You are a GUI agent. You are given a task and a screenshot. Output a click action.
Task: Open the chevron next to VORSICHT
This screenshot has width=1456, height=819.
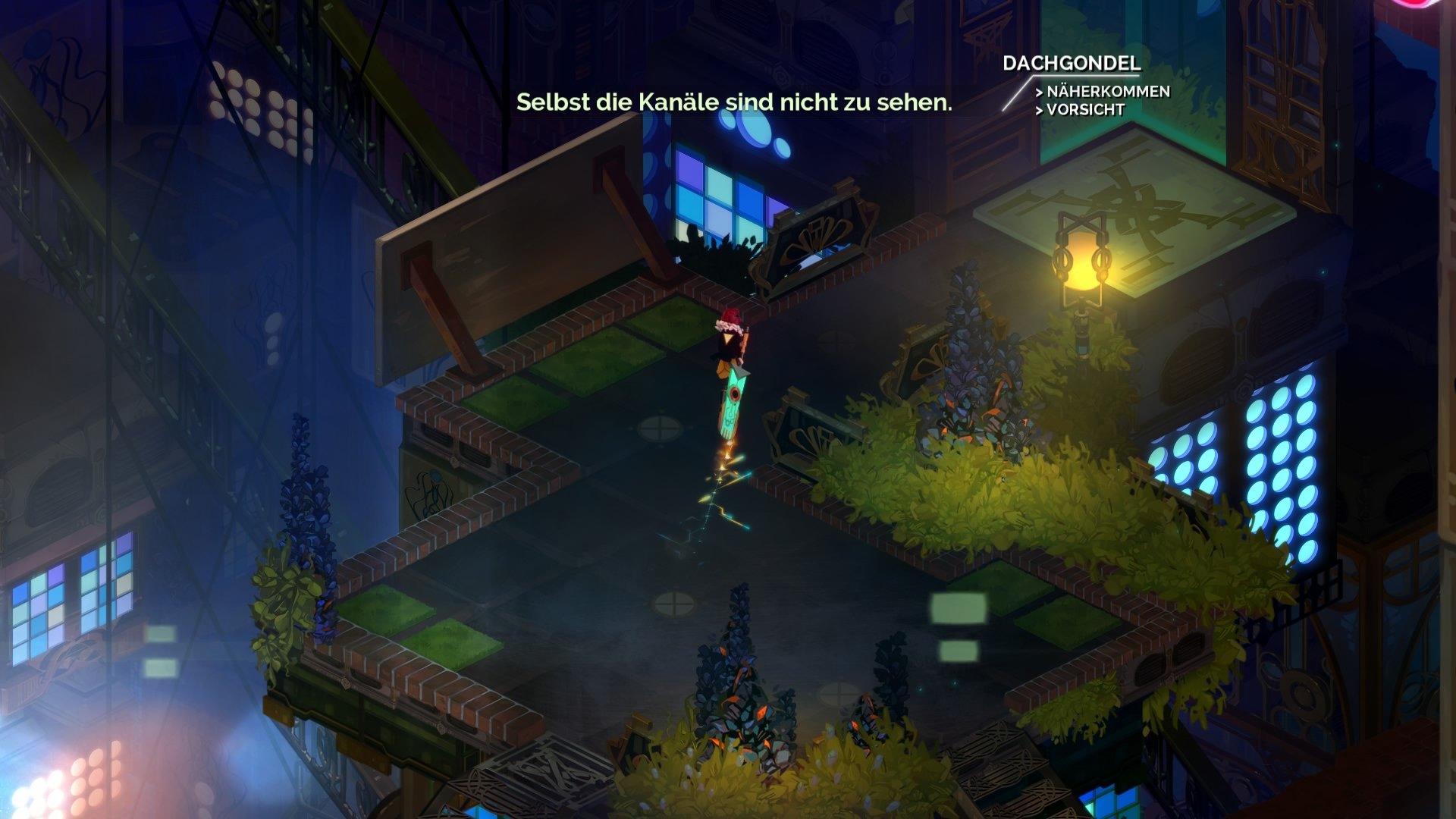(x=1040, y=111)
